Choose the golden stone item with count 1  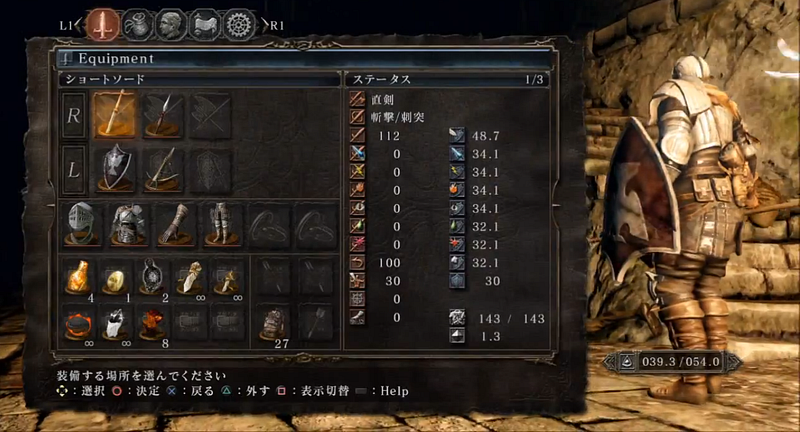pyautogui.click(x=117, y=277)
